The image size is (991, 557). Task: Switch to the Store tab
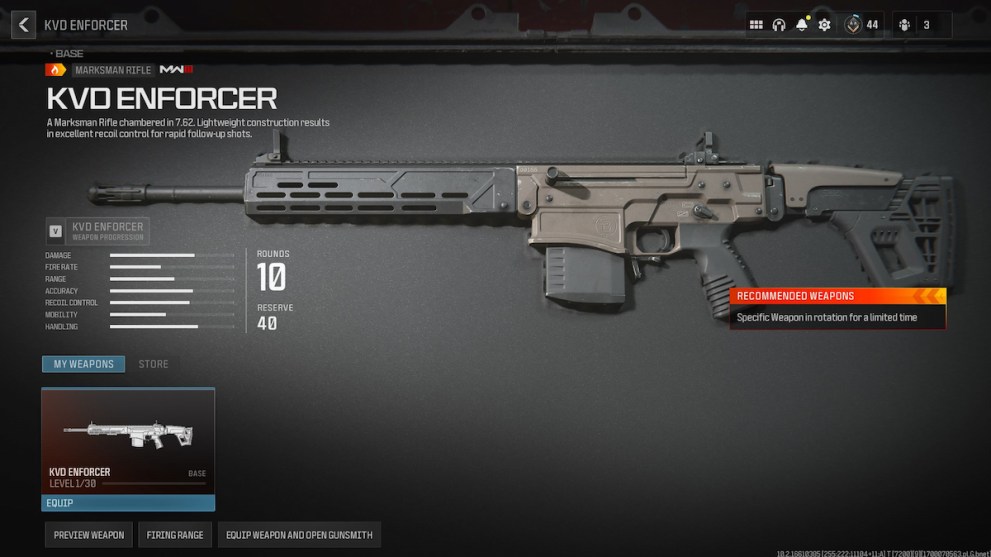click(153, 364)
